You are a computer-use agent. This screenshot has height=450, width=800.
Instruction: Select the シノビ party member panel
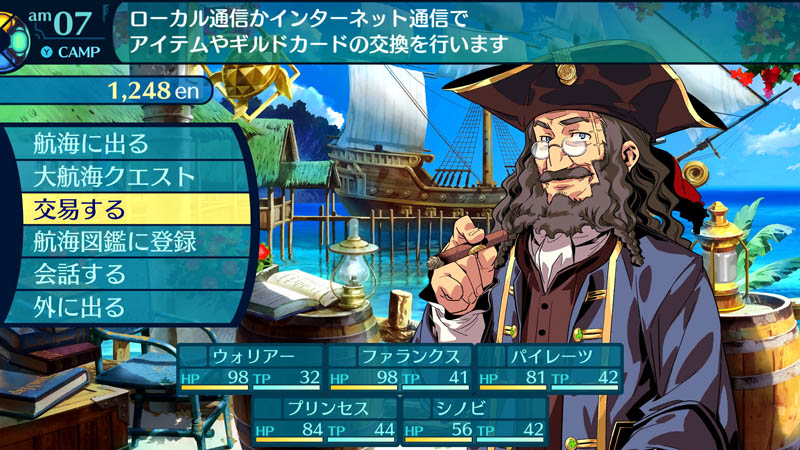click(x=474, y=419)
